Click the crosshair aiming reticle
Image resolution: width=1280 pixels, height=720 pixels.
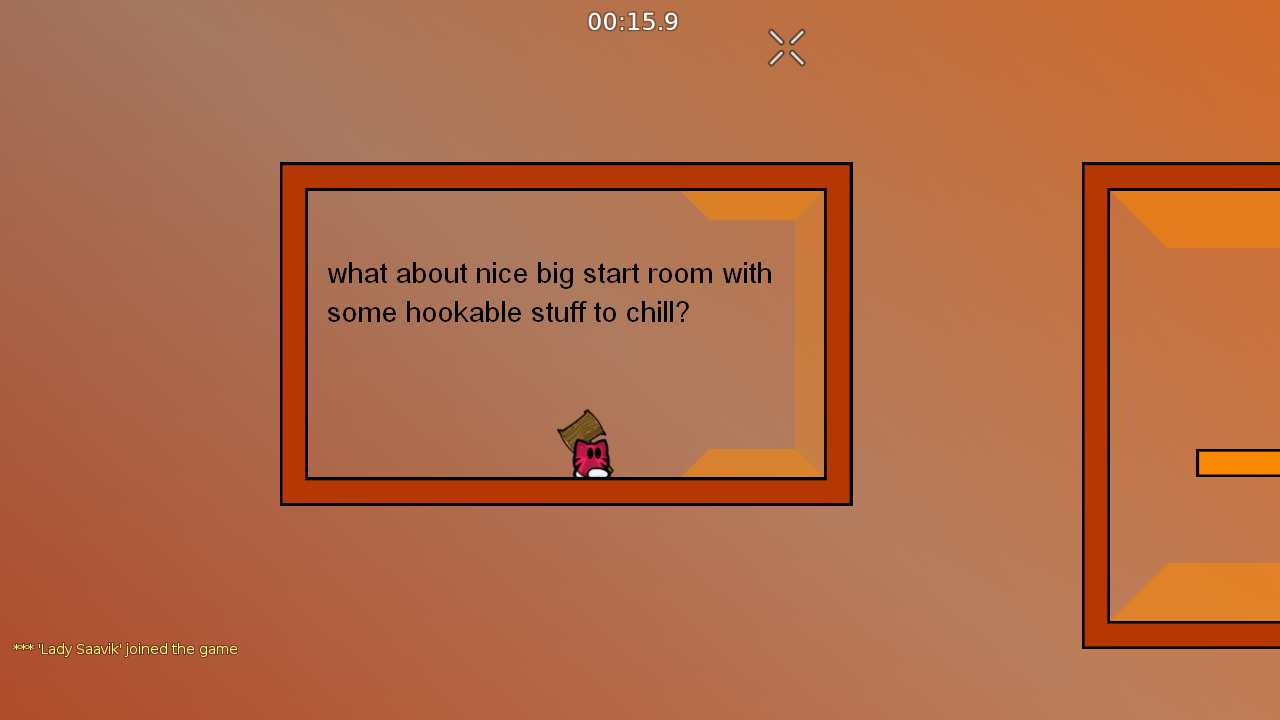click(786, 47)
